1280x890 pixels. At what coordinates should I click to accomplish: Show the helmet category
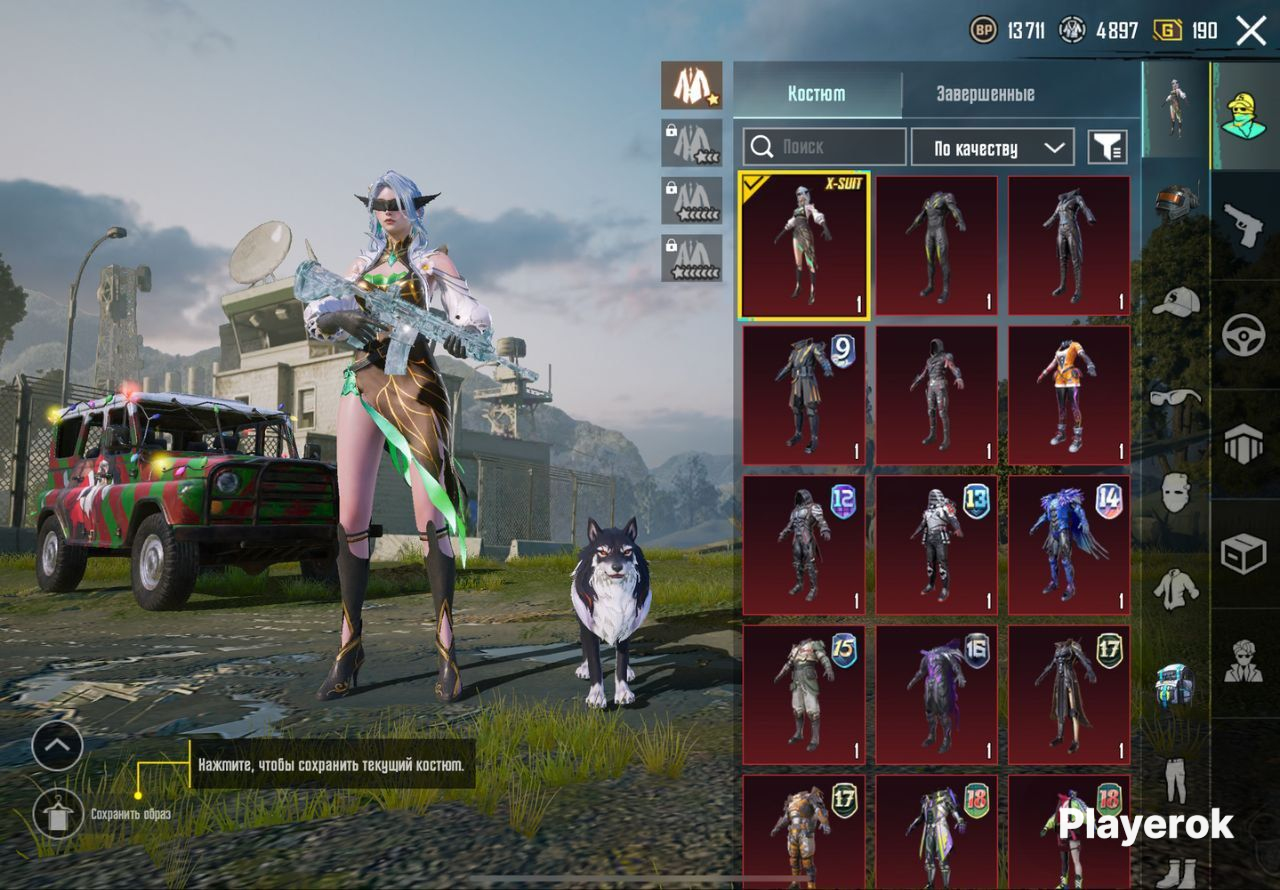(1176, 204)
